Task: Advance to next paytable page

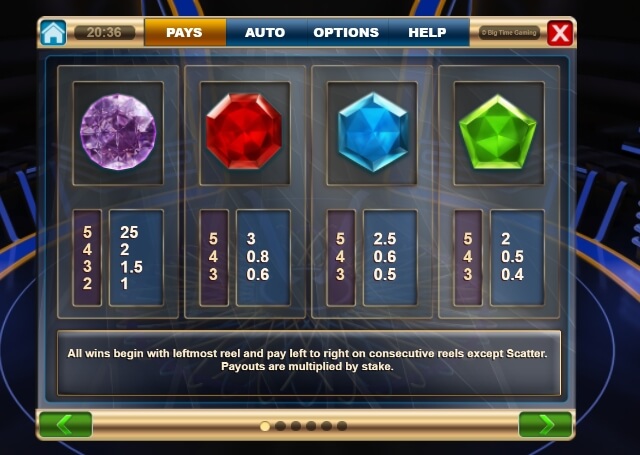Action: (545, 424)
